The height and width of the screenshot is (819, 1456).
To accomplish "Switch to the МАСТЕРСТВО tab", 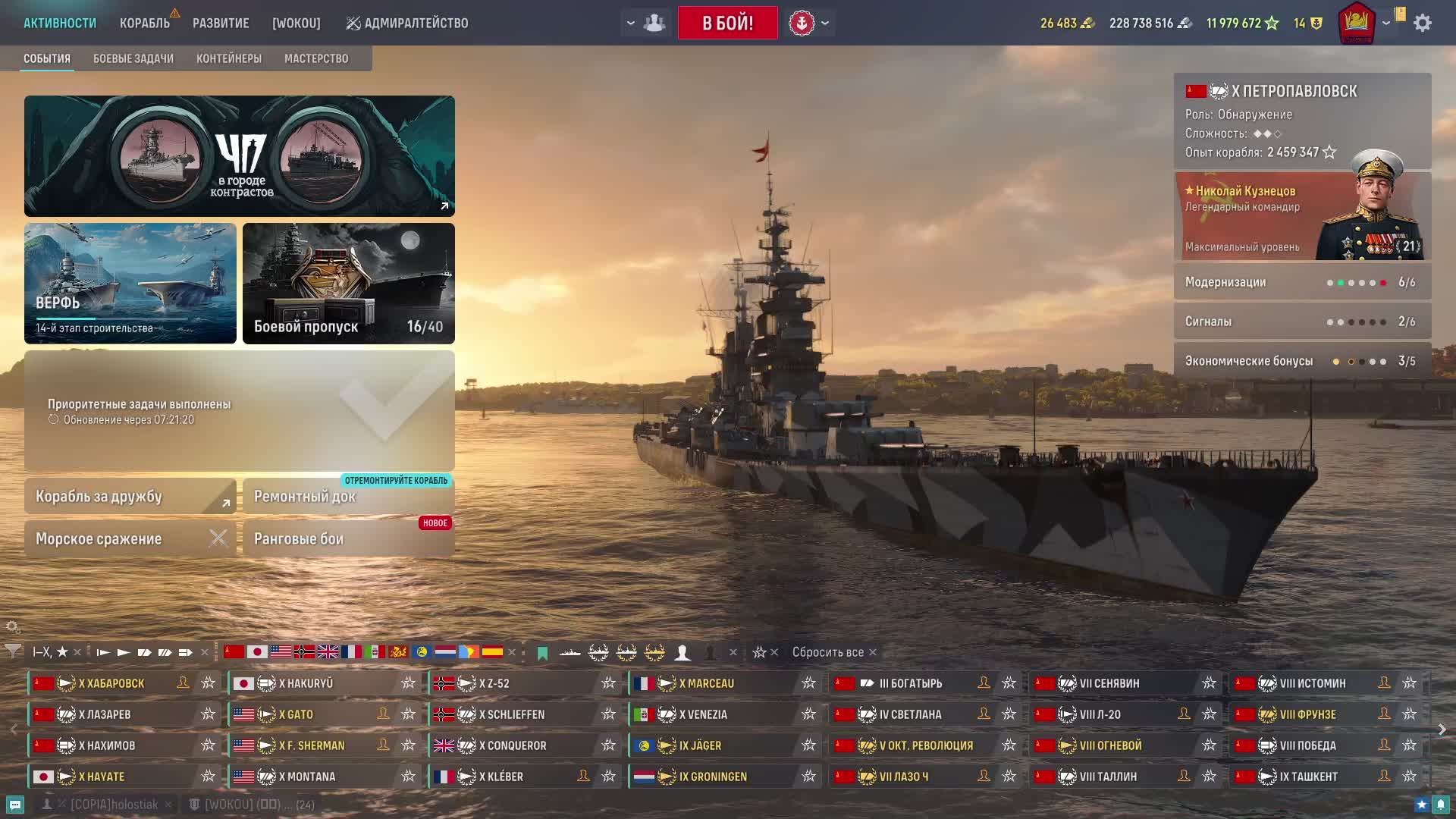I will (x=316, y=58).
